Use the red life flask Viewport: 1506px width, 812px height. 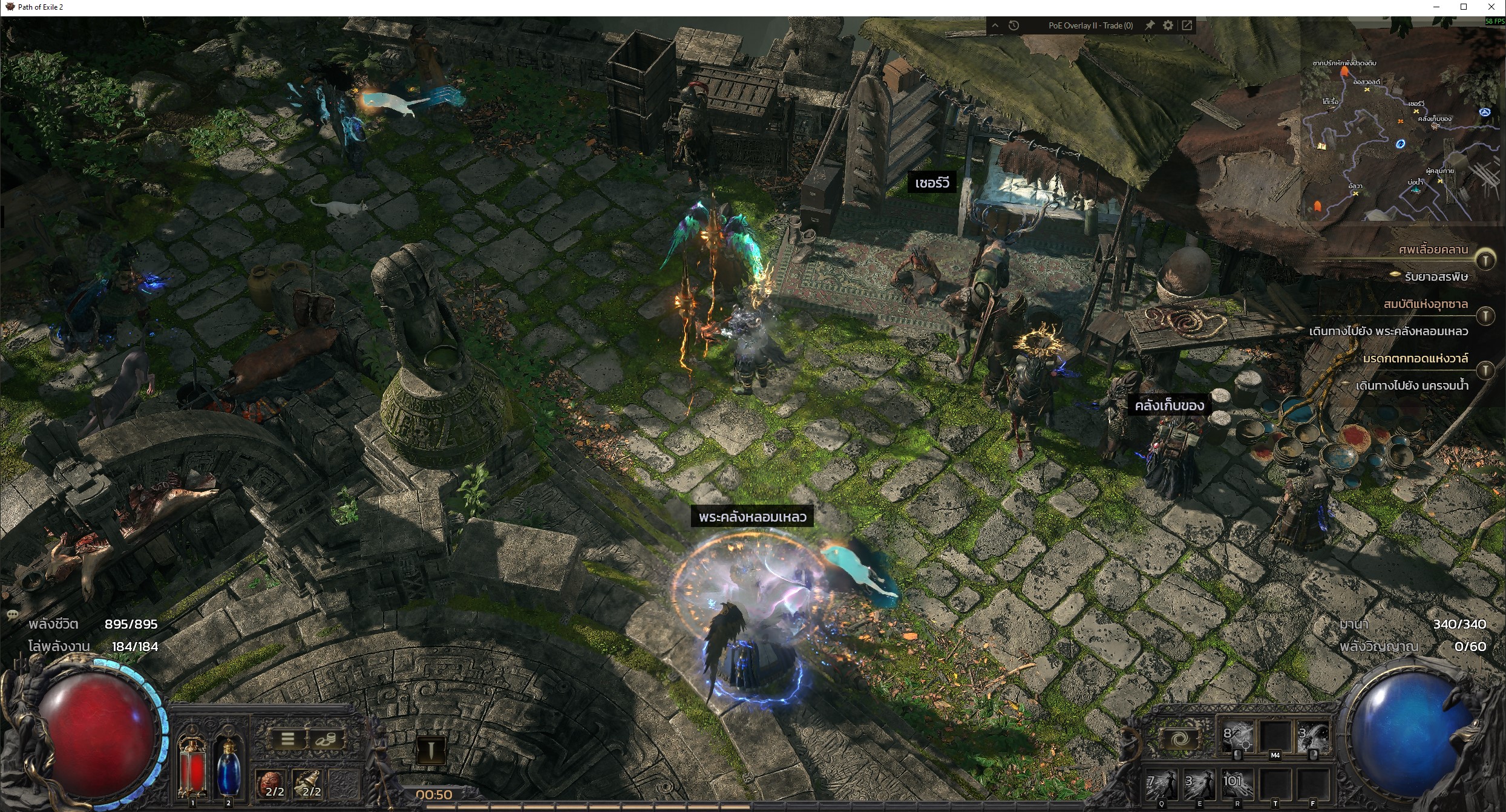click(x=192, y=768)
